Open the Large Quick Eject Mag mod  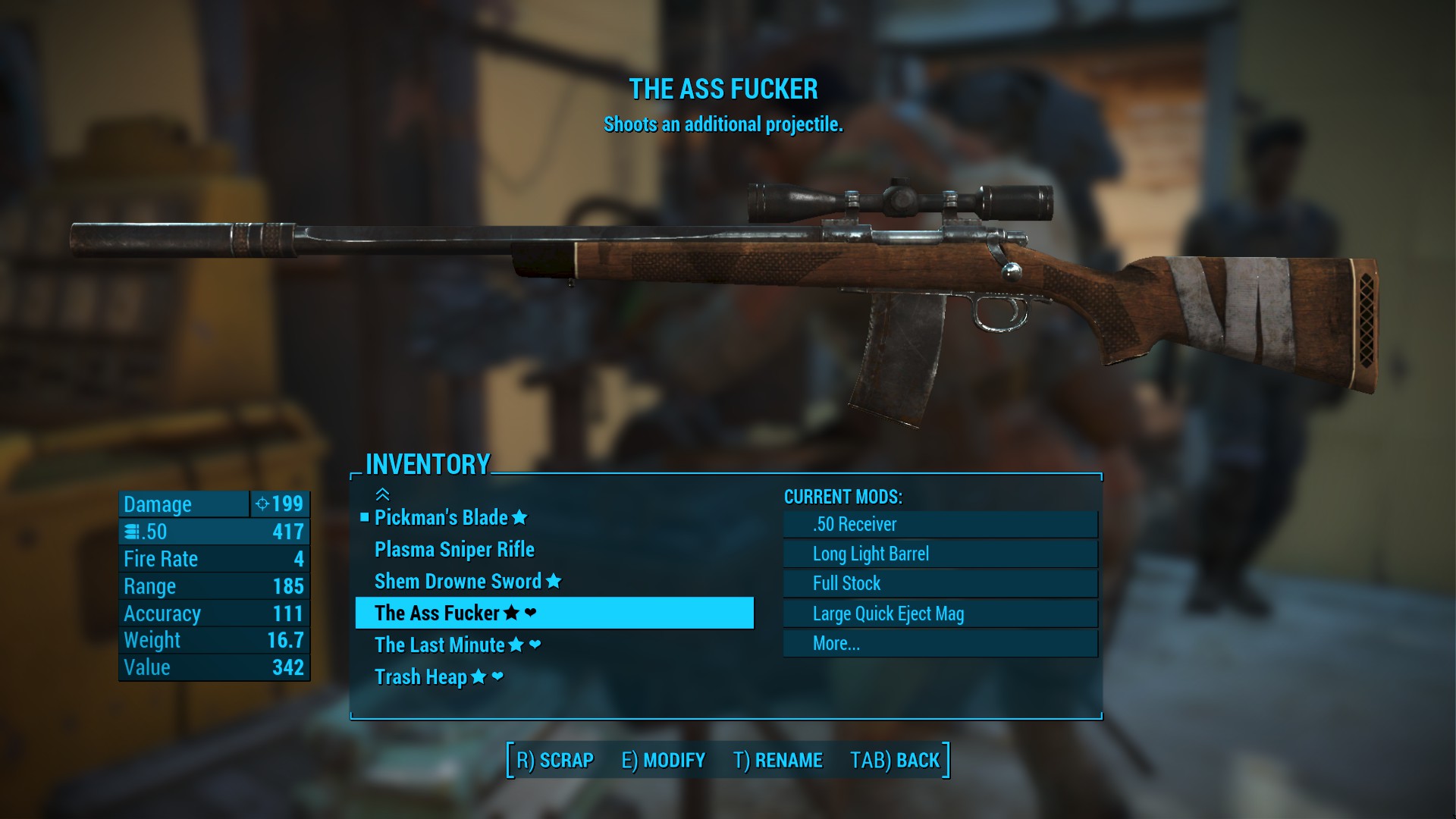click(x=940, y=613)
